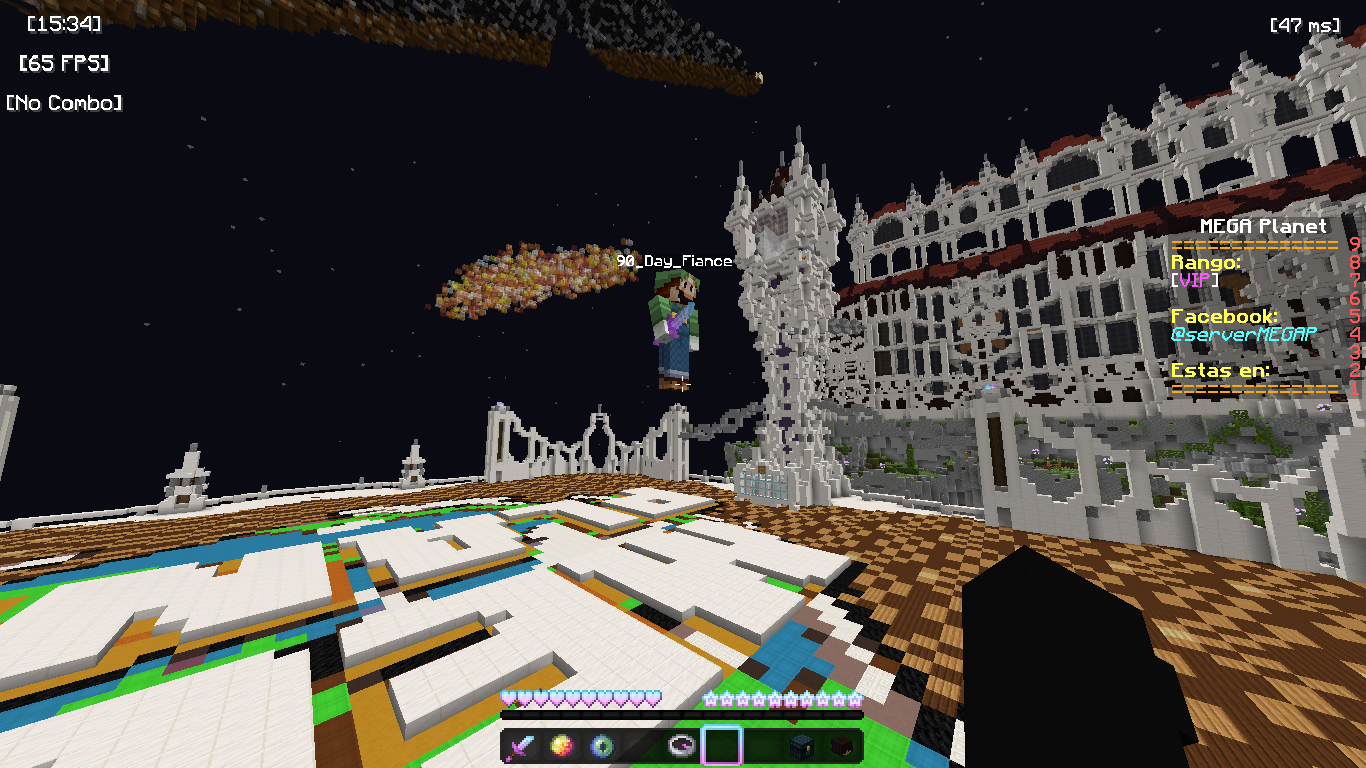The width and height of the screenshot is (1366, 768).
Task: Select the ender chest hotbar slot
Action: [x=802, y=745]
